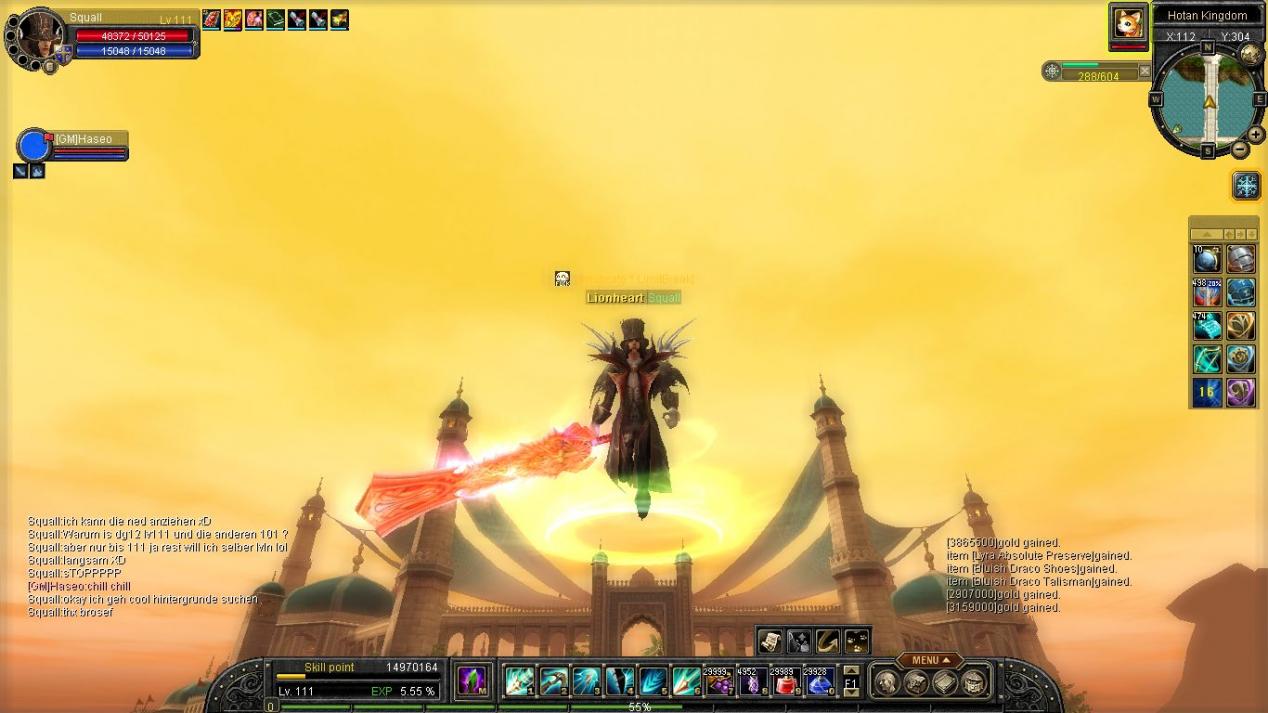
Task: Zoom in the minimap with the plus button
Action: pos(1256,135)
